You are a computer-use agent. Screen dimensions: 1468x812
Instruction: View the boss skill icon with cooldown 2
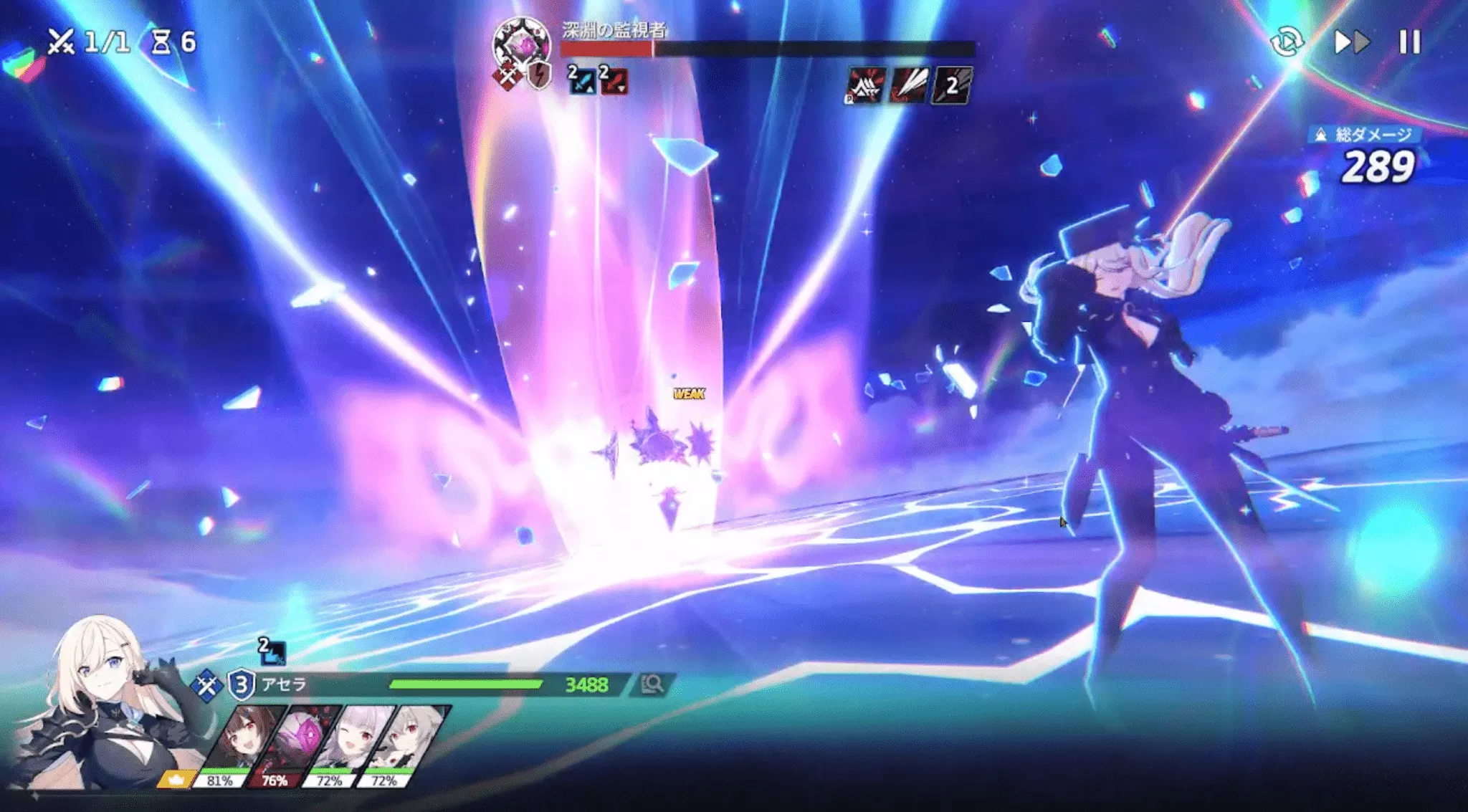951,86
